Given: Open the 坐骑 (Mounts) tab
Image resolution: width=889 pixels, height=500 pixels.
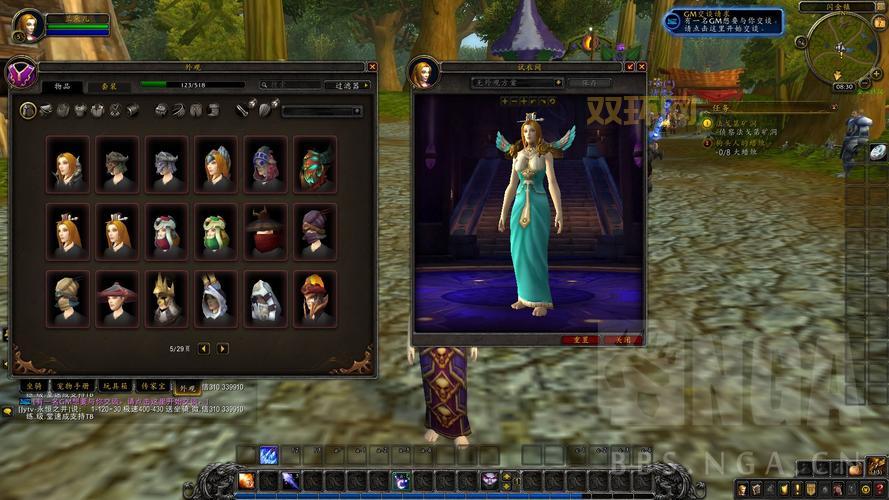Looking at the screenshot, I should 34,385.
